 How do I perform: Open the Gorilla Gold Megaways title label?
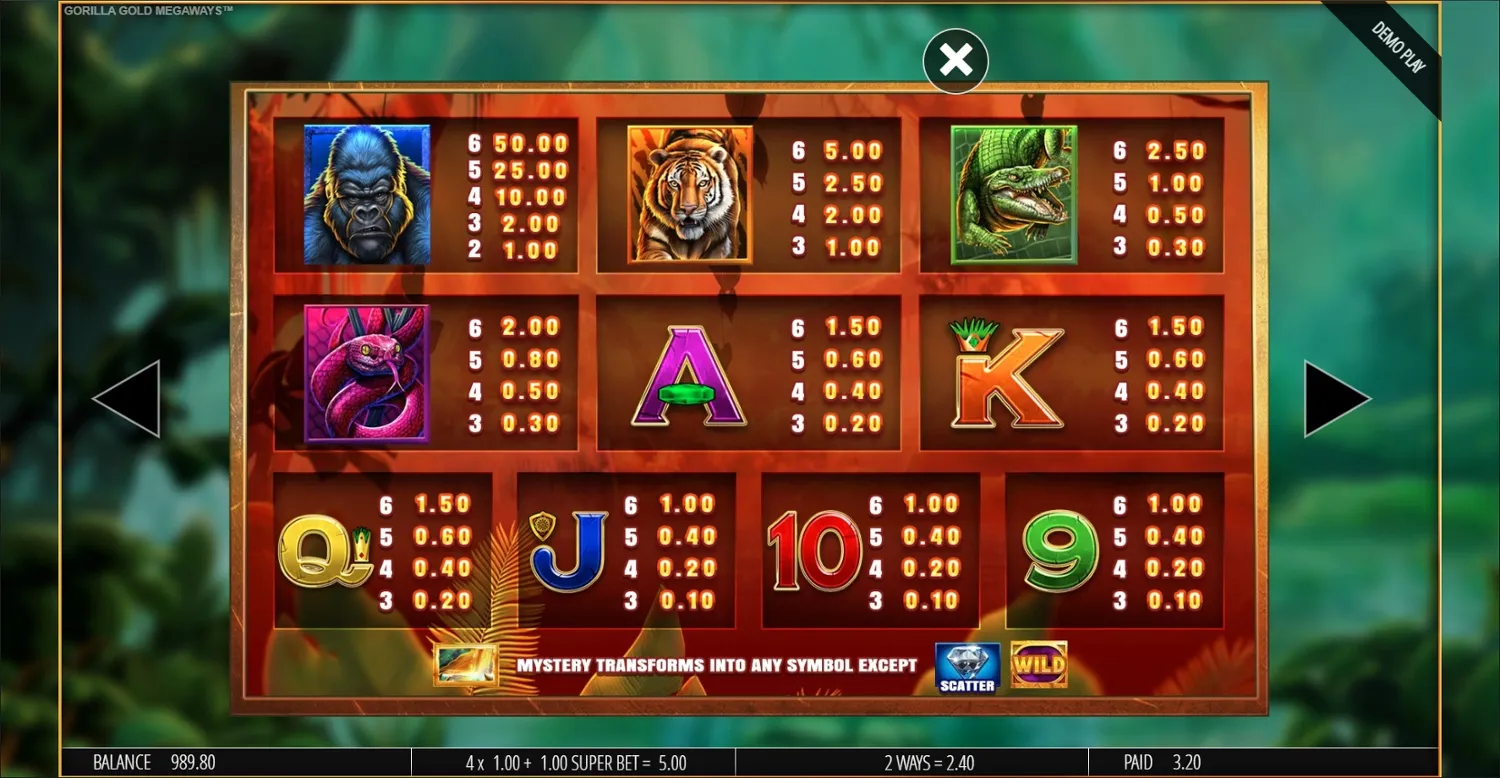click(x=148, y=8)
